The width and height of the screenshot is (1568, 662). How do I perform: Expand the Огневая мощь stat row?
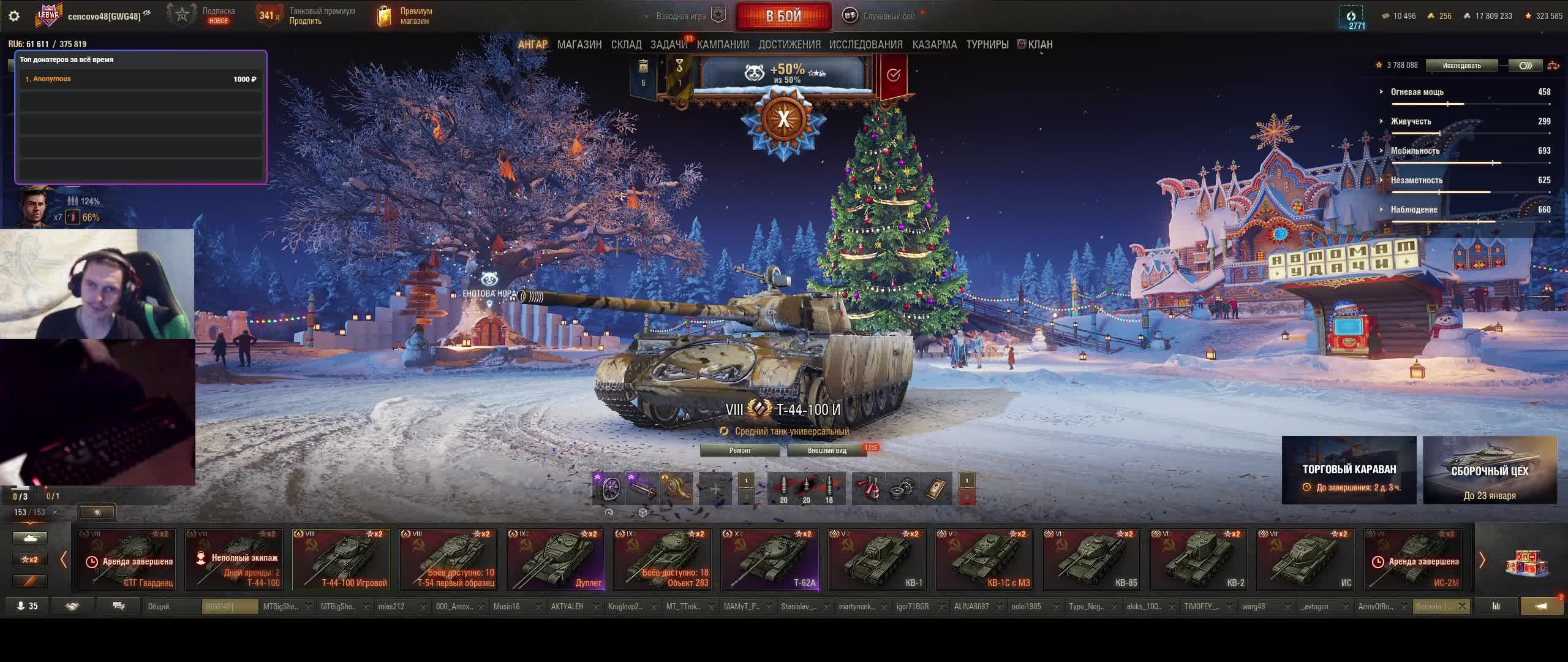[x=1417, y=92]
